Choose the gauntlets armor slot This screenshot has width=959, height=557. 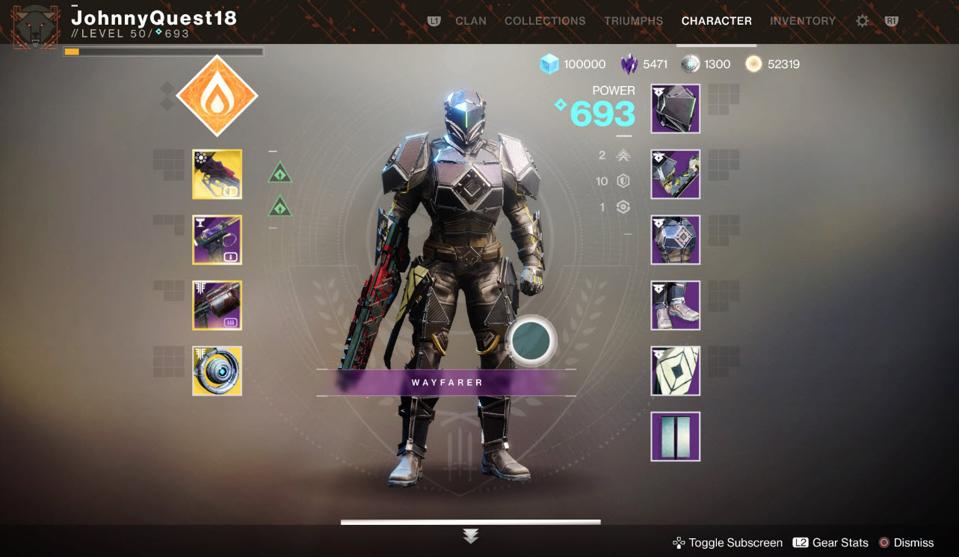click(675, 175)
